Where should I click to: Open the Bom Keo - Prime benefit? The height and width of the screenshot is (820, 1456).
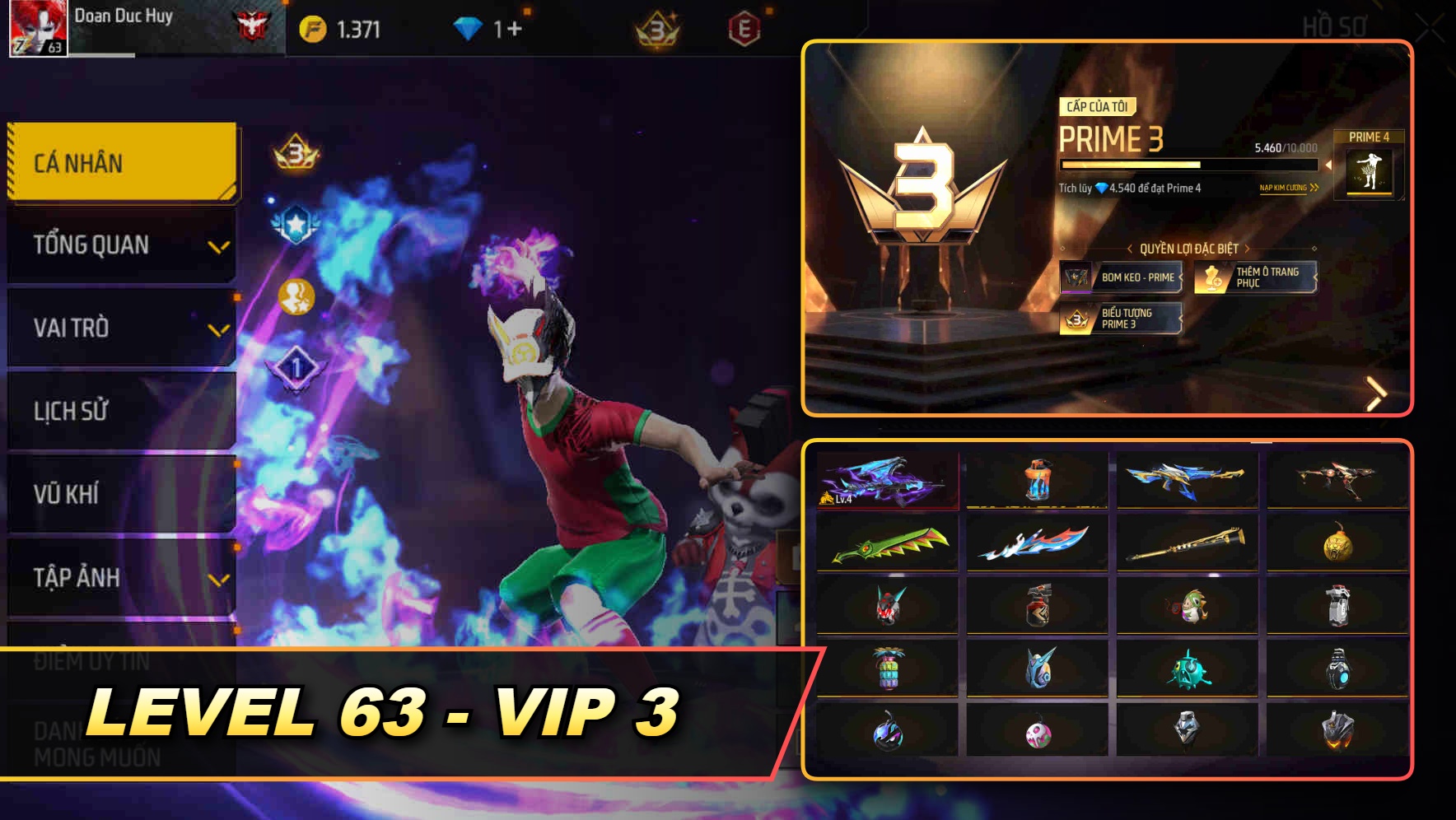coord(1122,278)
